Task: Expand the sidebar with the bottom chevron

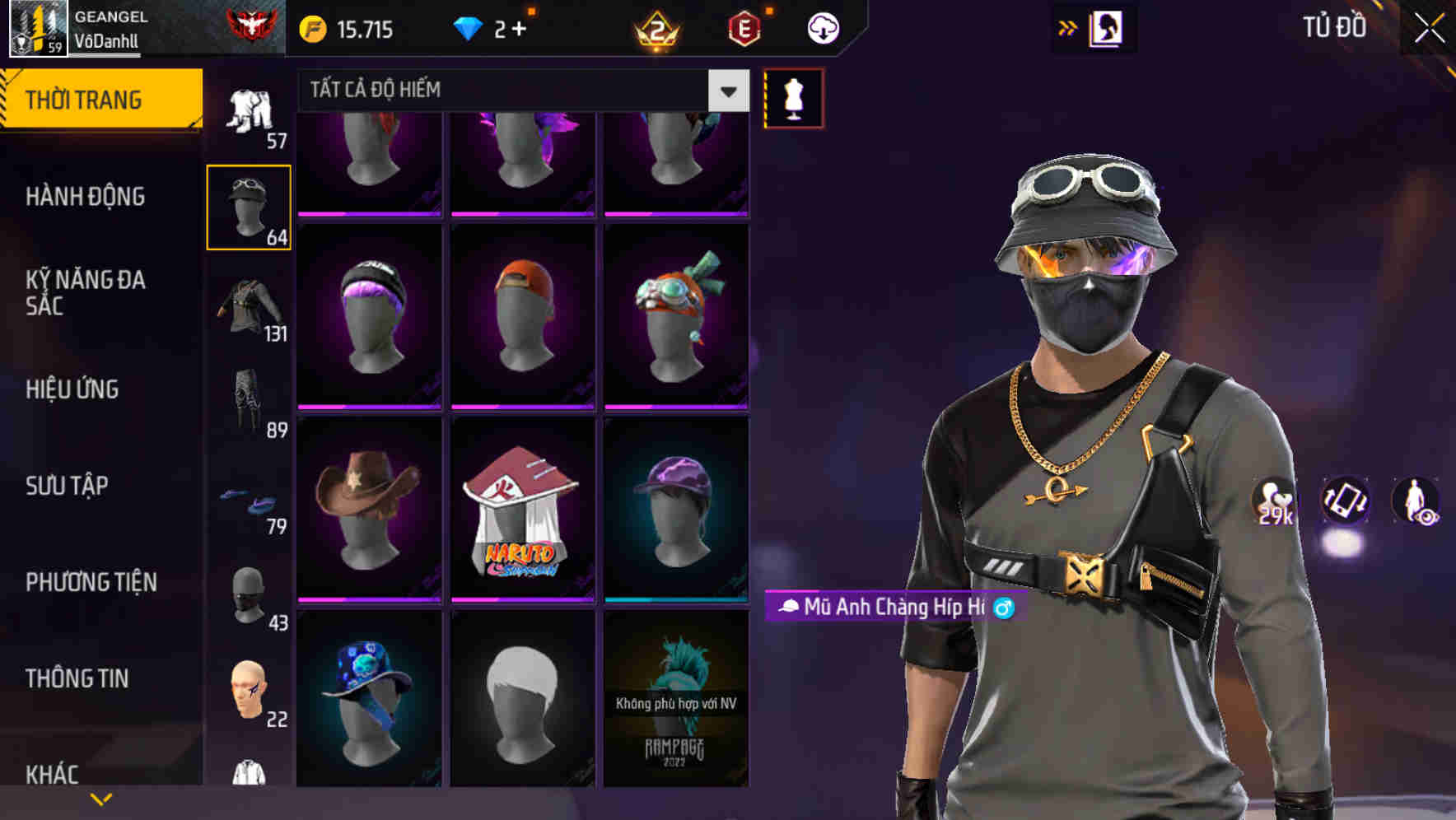Action: 100,798
